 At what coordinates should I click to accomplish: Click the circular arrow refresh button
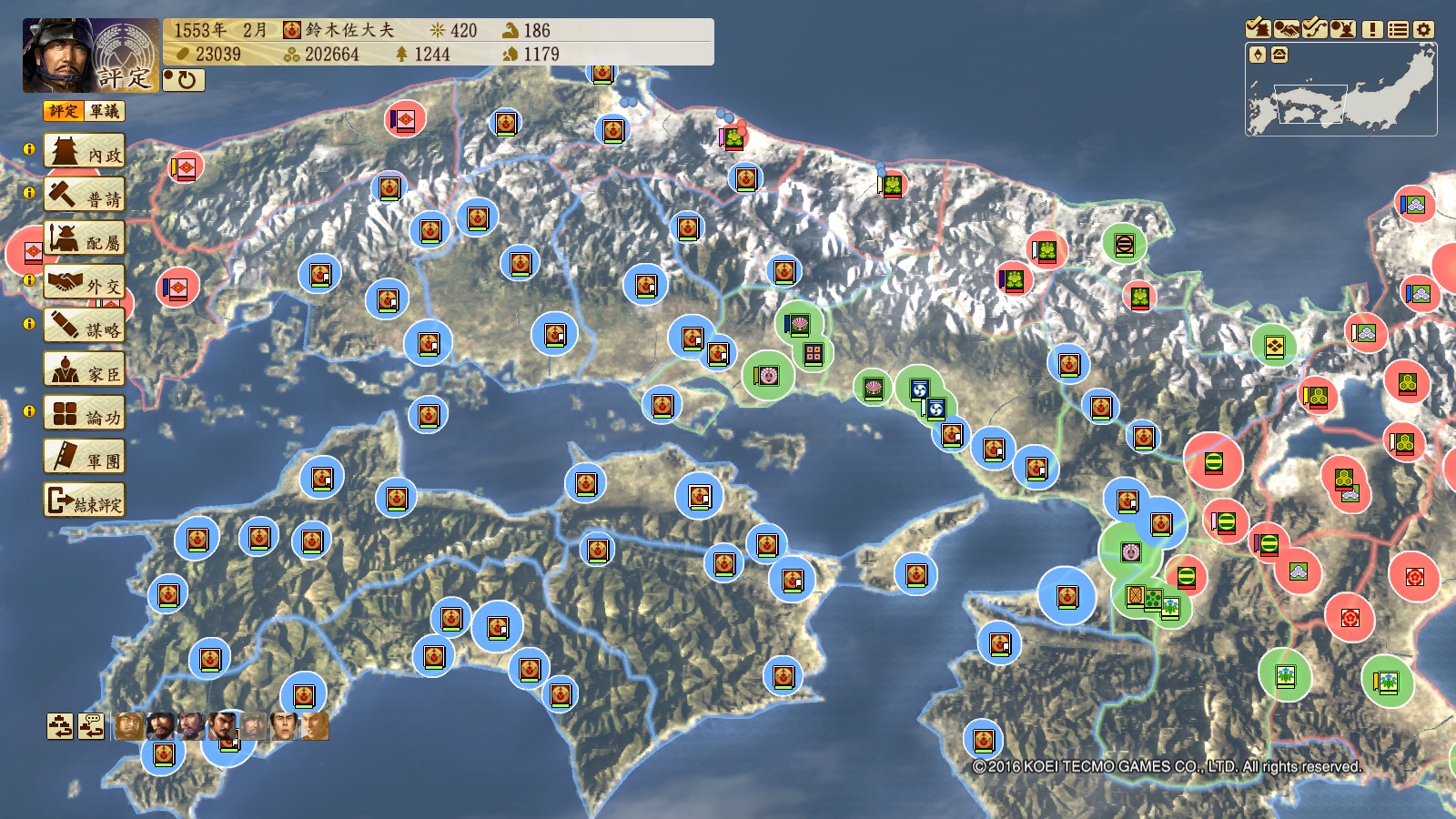point(184,80)
